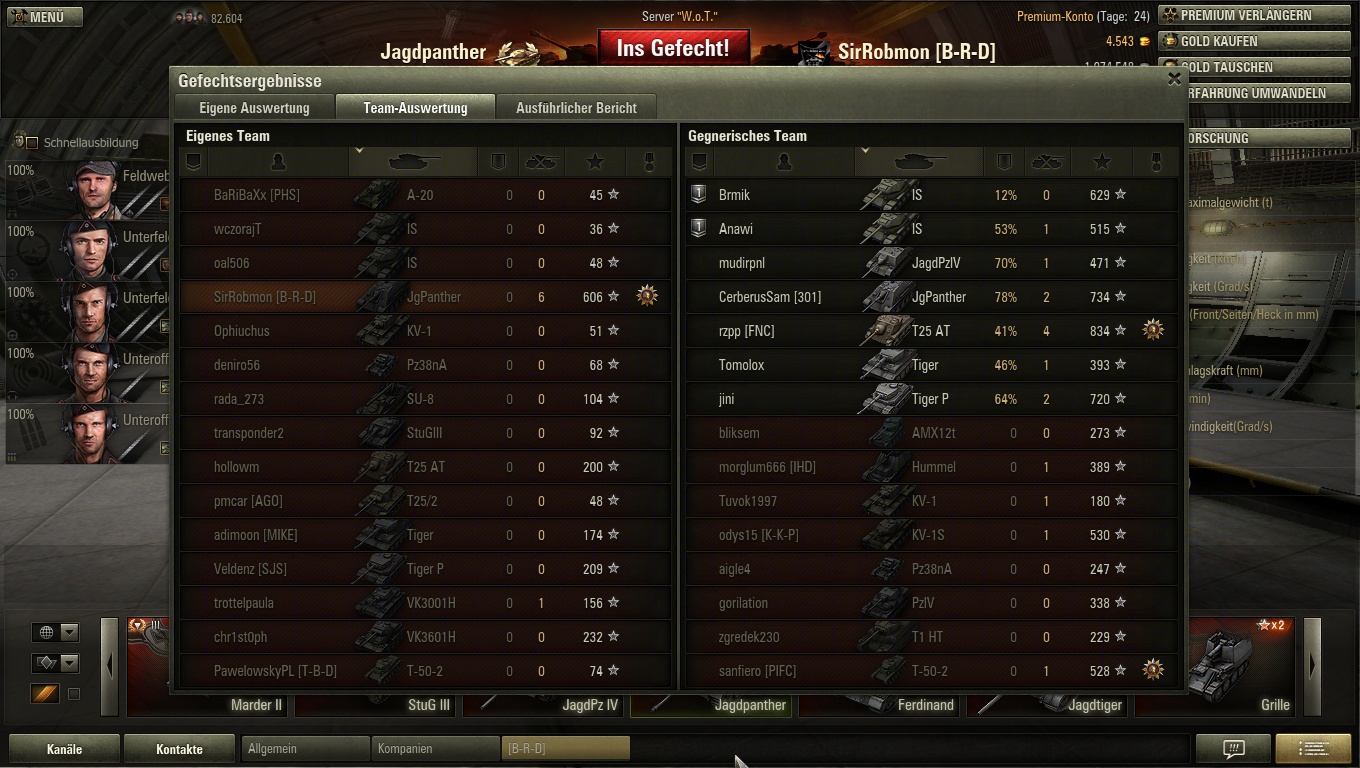Click Premium verlängern button
Screen dimensions: 1360x768
(x=1251, y=16)
